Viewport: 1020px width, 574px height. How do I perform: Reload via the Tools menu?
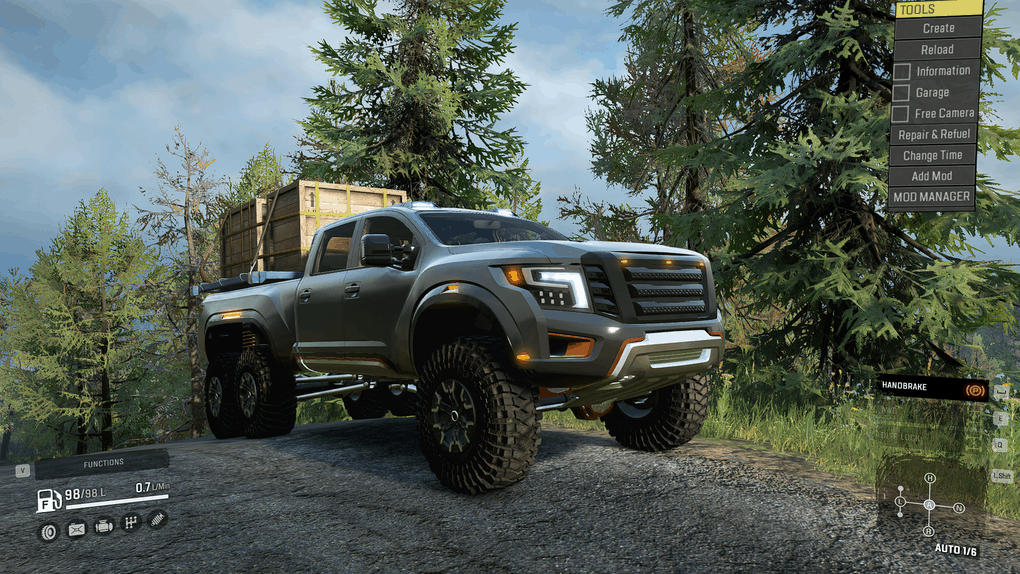[x=937, y=49]
